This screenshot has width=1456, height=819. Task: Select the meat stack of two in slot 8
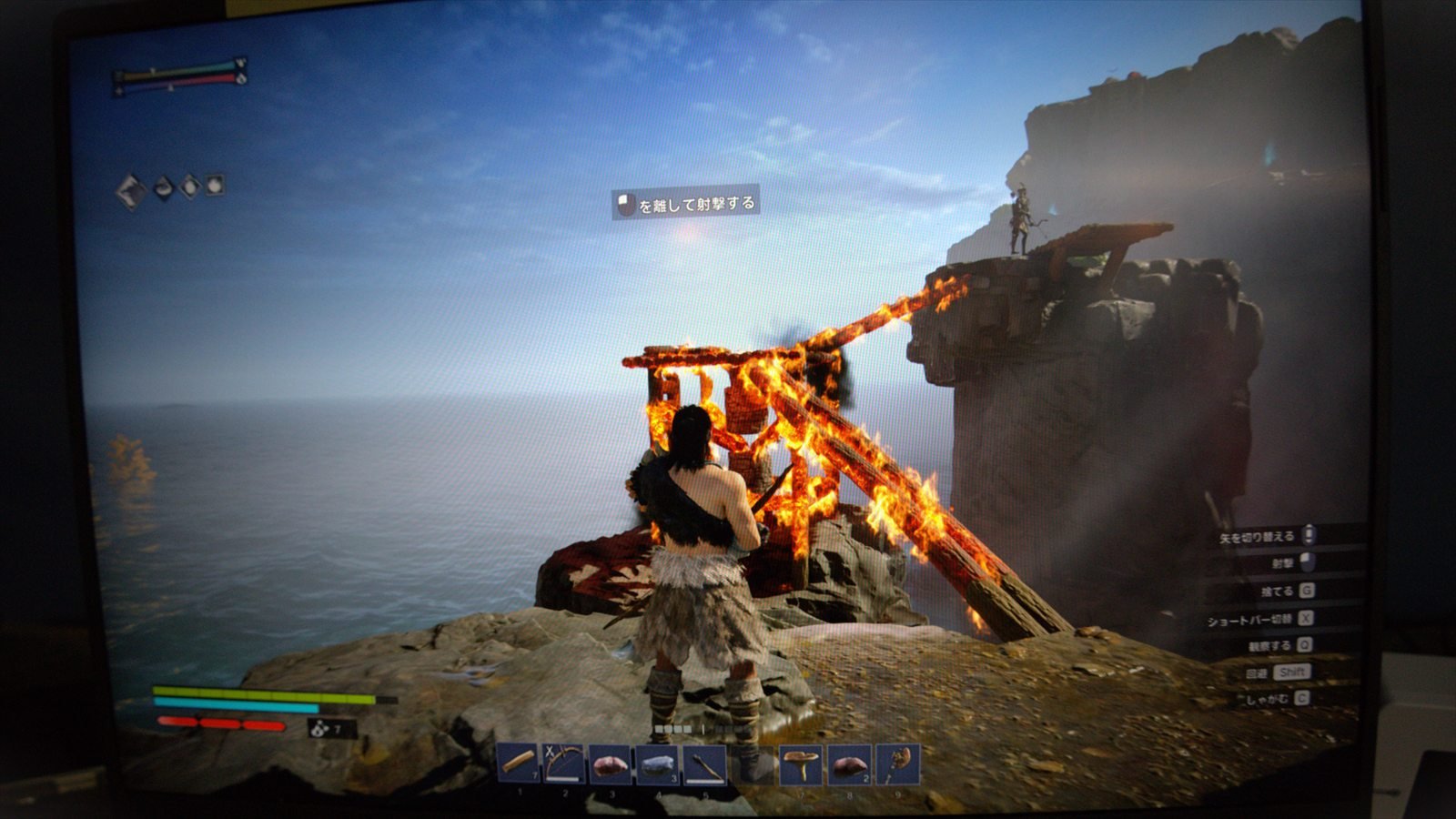click(849, 764)
